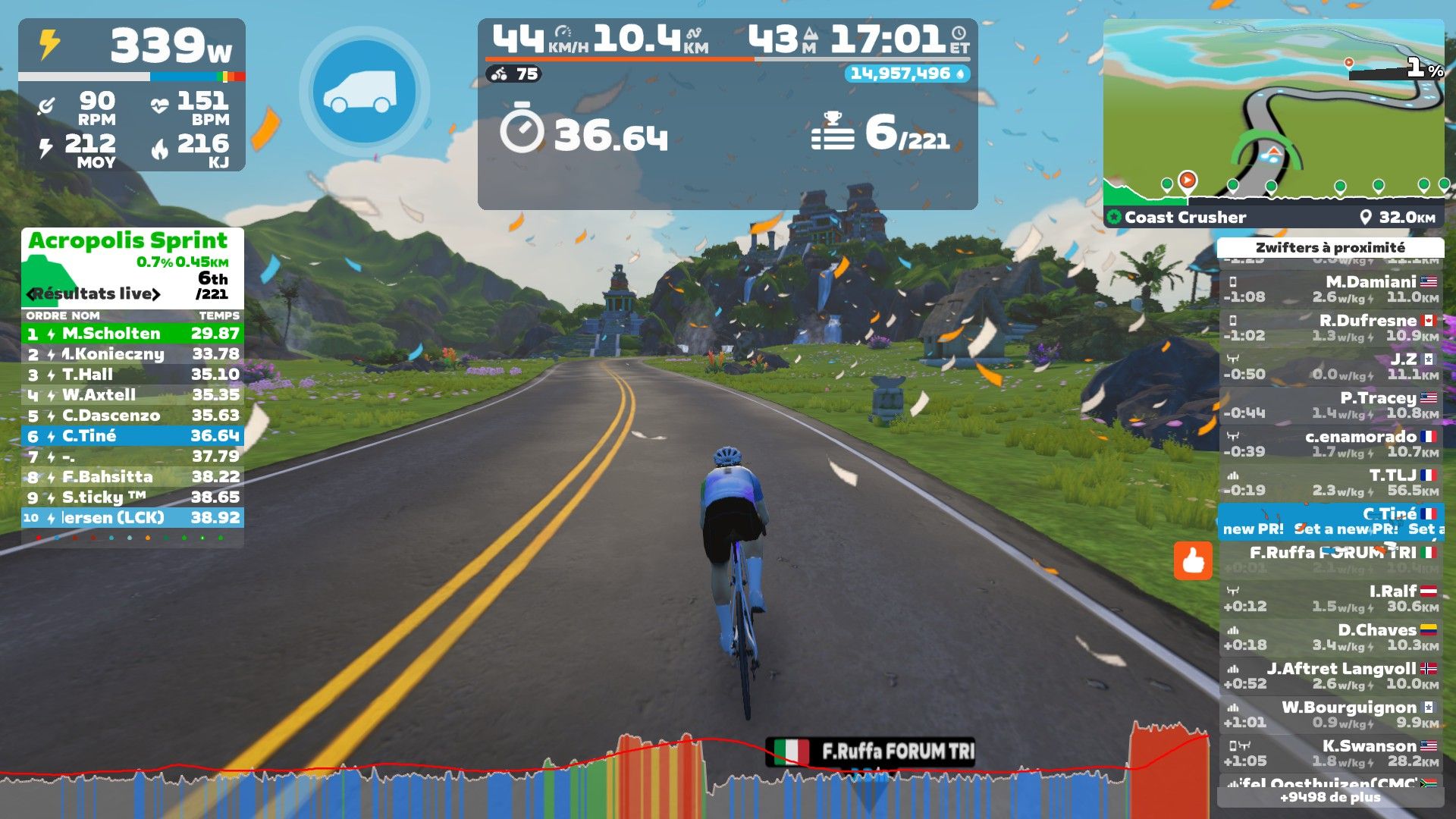Give a Ride On thumbs up

(x=1192, y=561)
